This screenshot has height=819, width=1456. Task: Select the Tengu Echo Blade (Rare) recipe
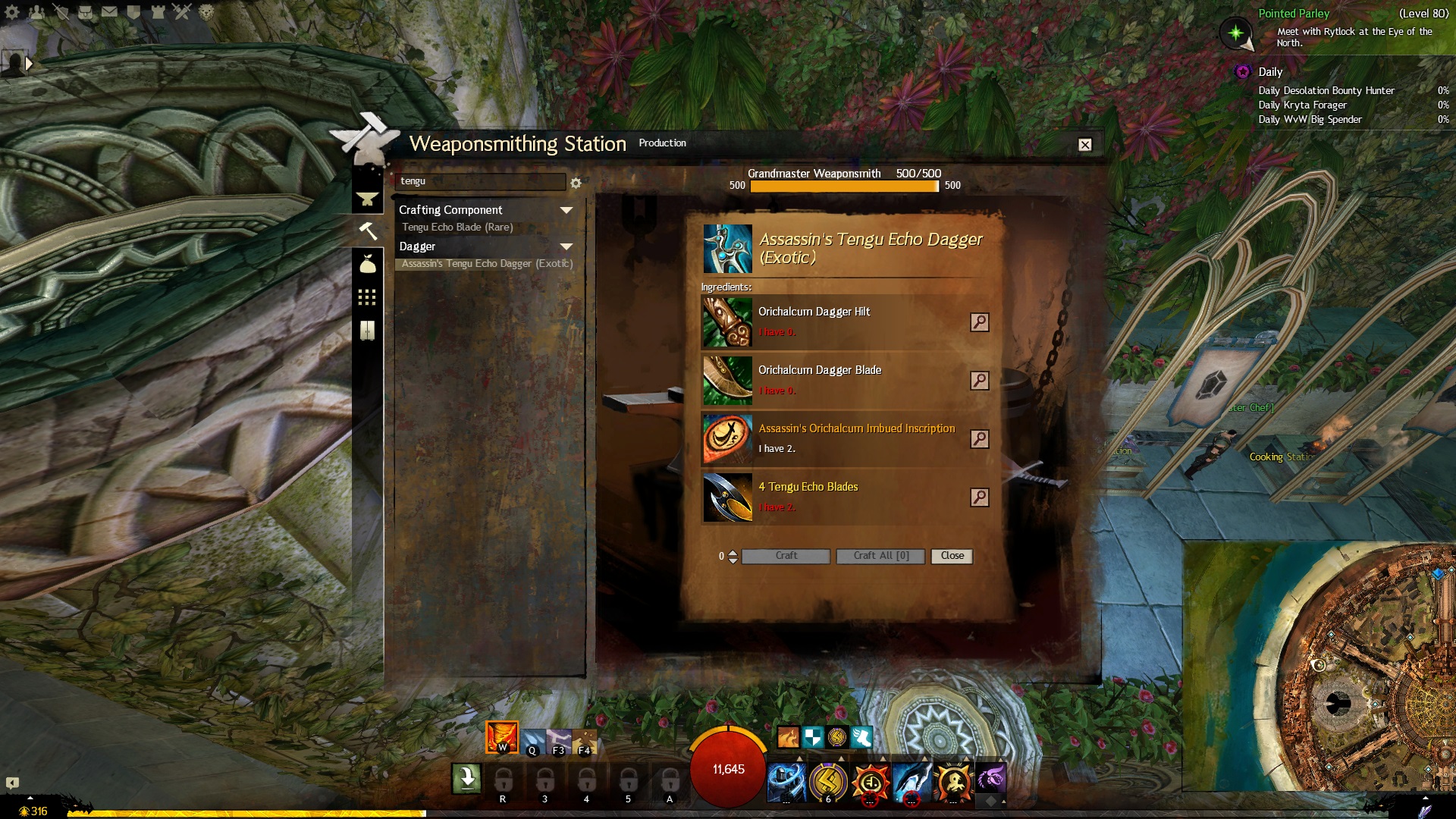click(x=457, y=227)
